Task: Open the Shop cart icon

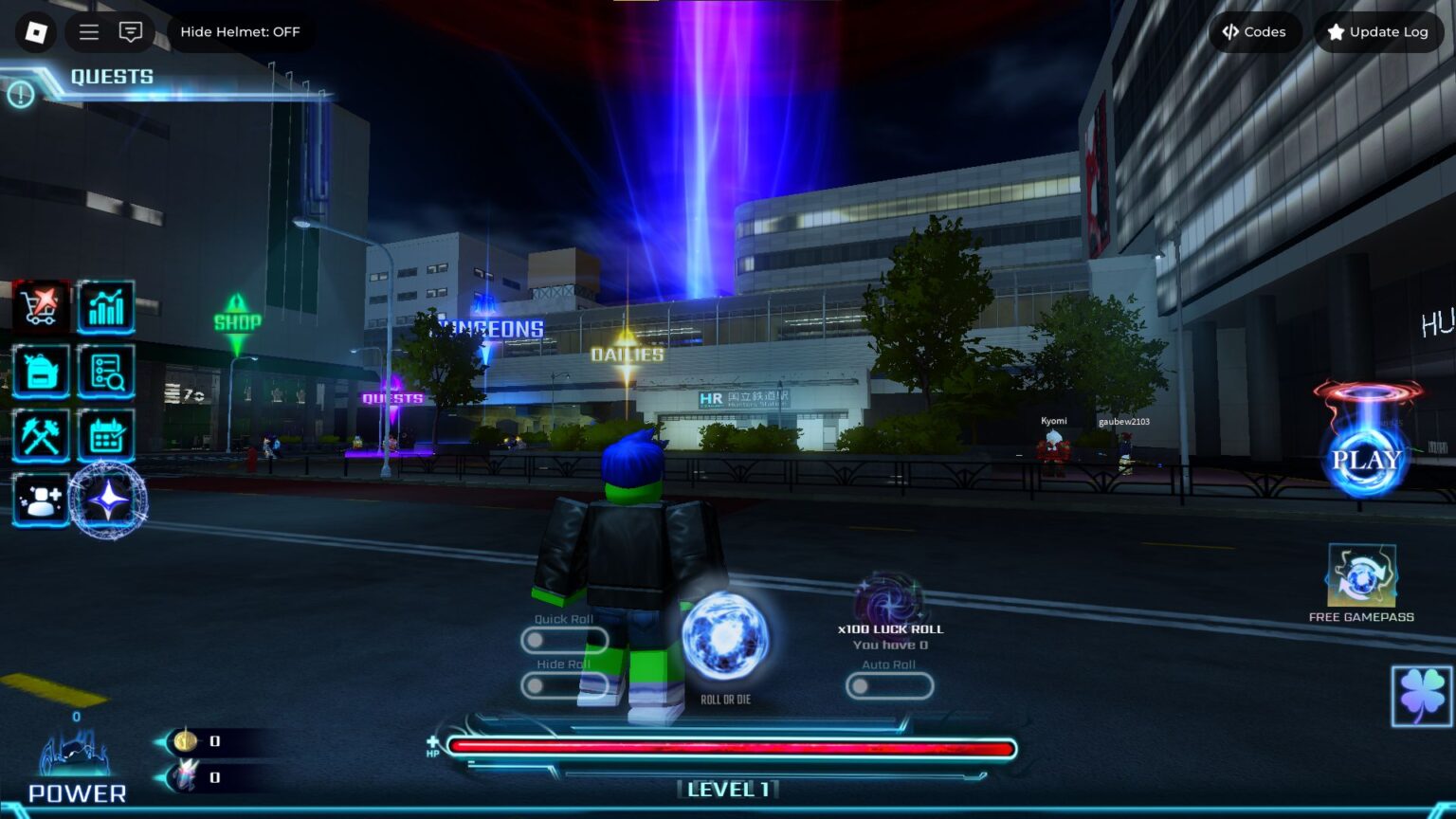Action: [40, 306]
